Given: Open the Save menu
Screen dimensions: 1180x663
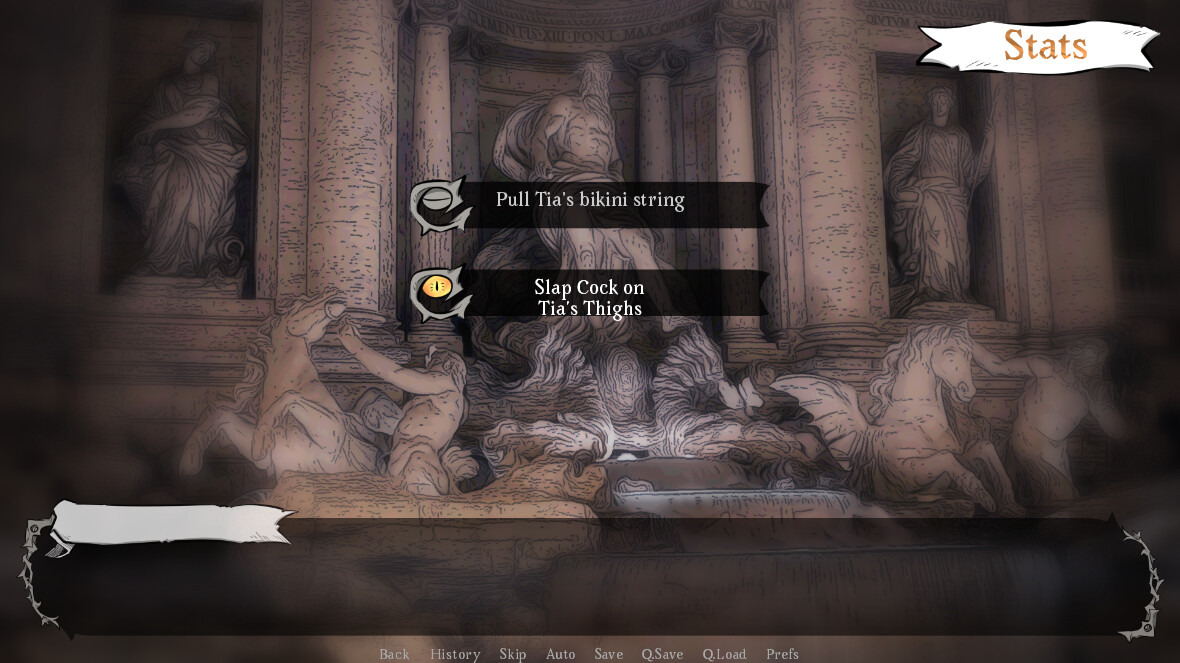Looking at the screenshot, I should [x=608, y=654].
